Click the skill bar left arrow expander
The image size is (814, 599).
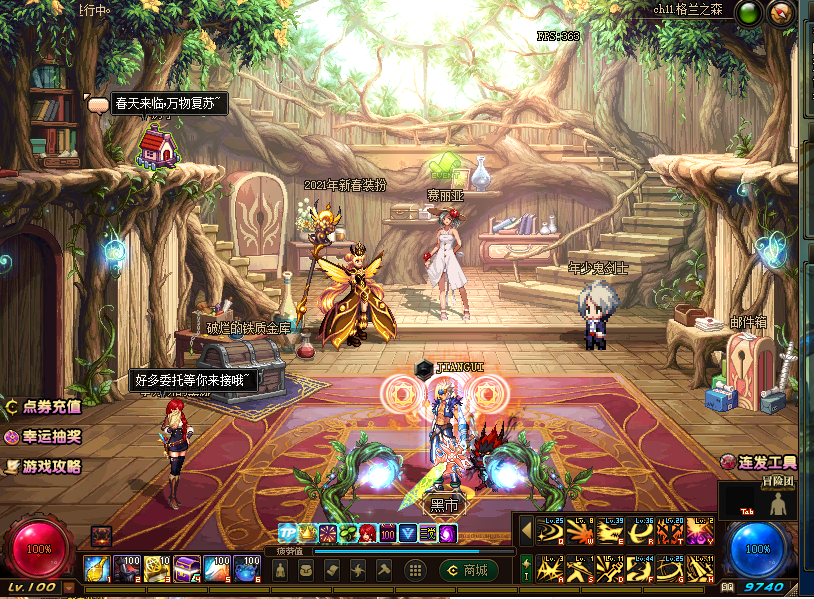coord(526,530)
